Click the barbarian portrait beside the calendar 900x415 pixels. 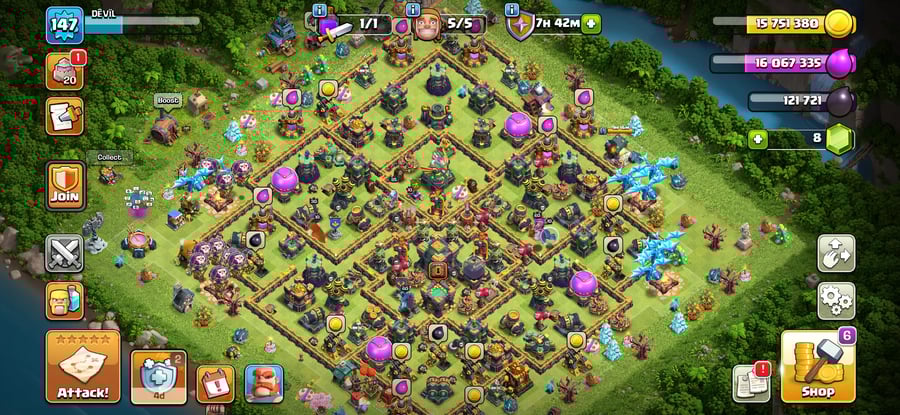(264, 382)
